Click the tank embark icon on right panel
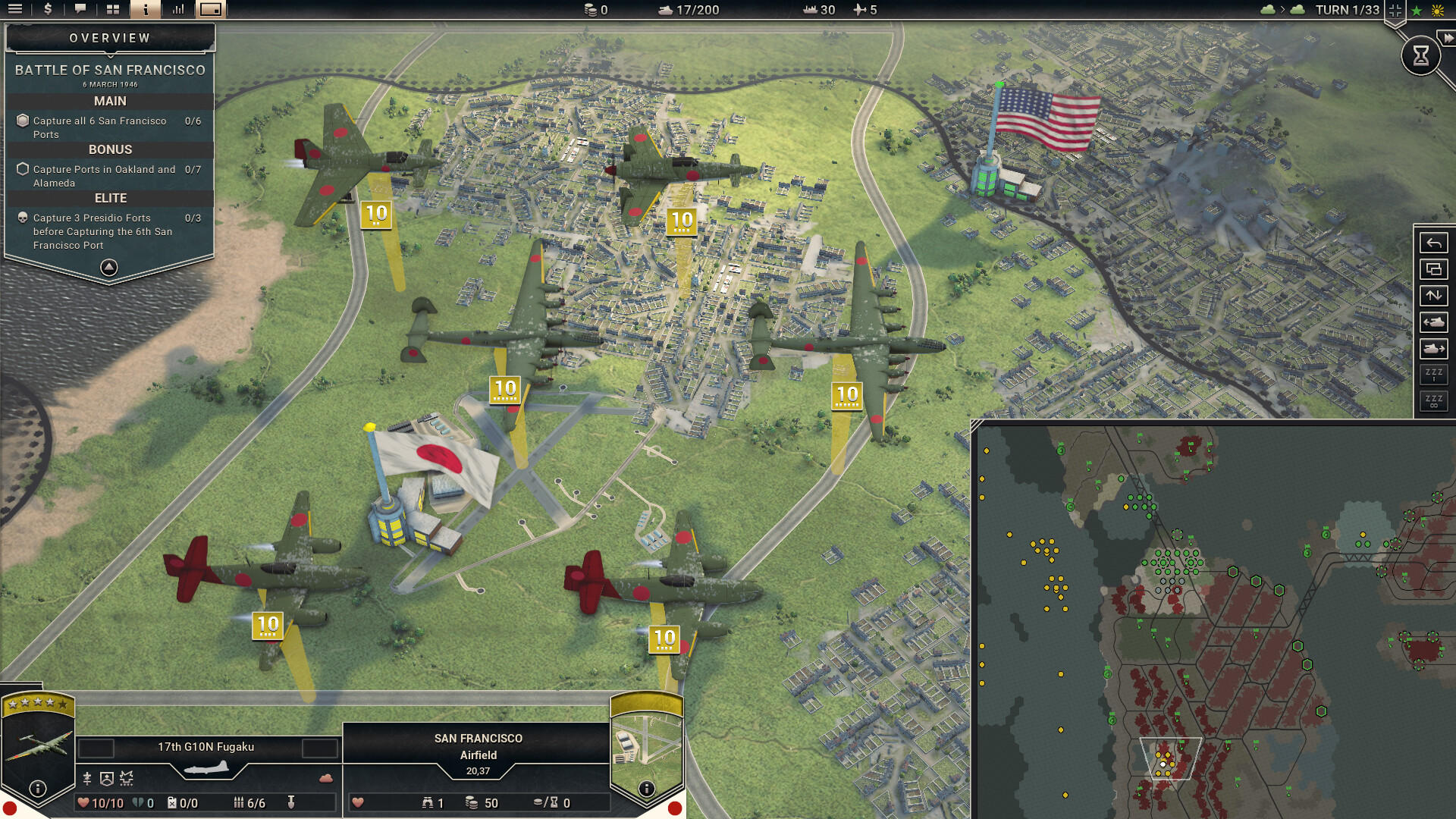Image resolution: width=1456 pixels, height=819 pixels. pyautogui.click(x=1433, y=349)
